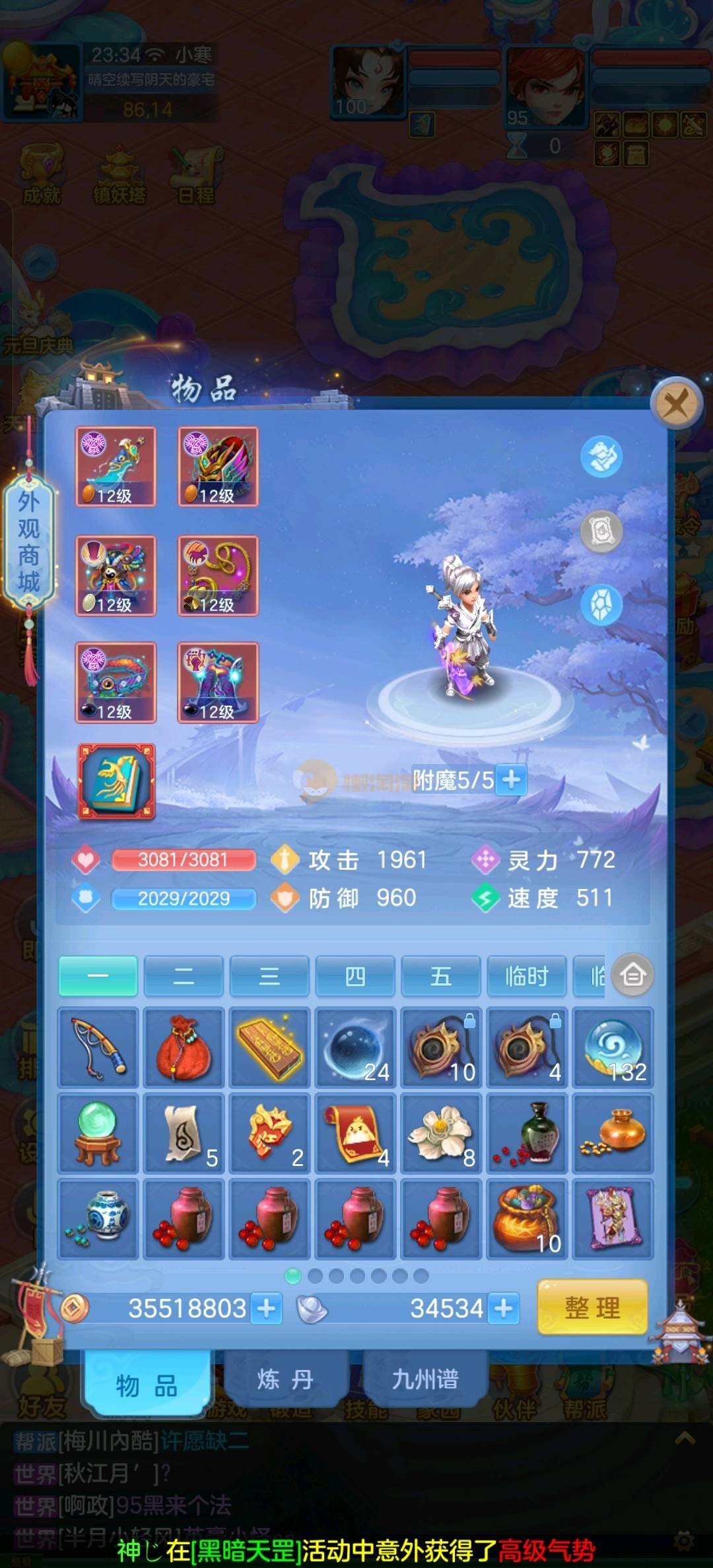The image size is (713, 1568).
Task: Switch to bag page 三
Action: point(269,975)
